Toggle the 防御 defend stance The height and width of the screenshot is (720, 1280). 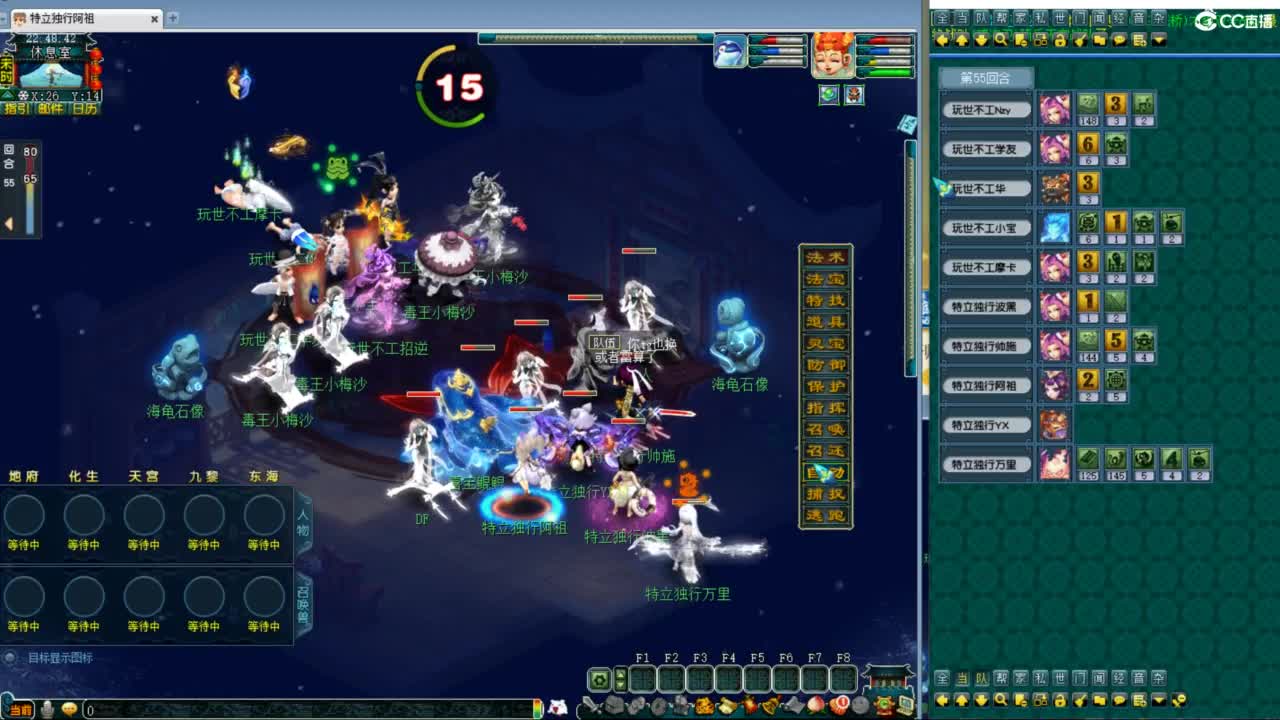tap(826, 363)
